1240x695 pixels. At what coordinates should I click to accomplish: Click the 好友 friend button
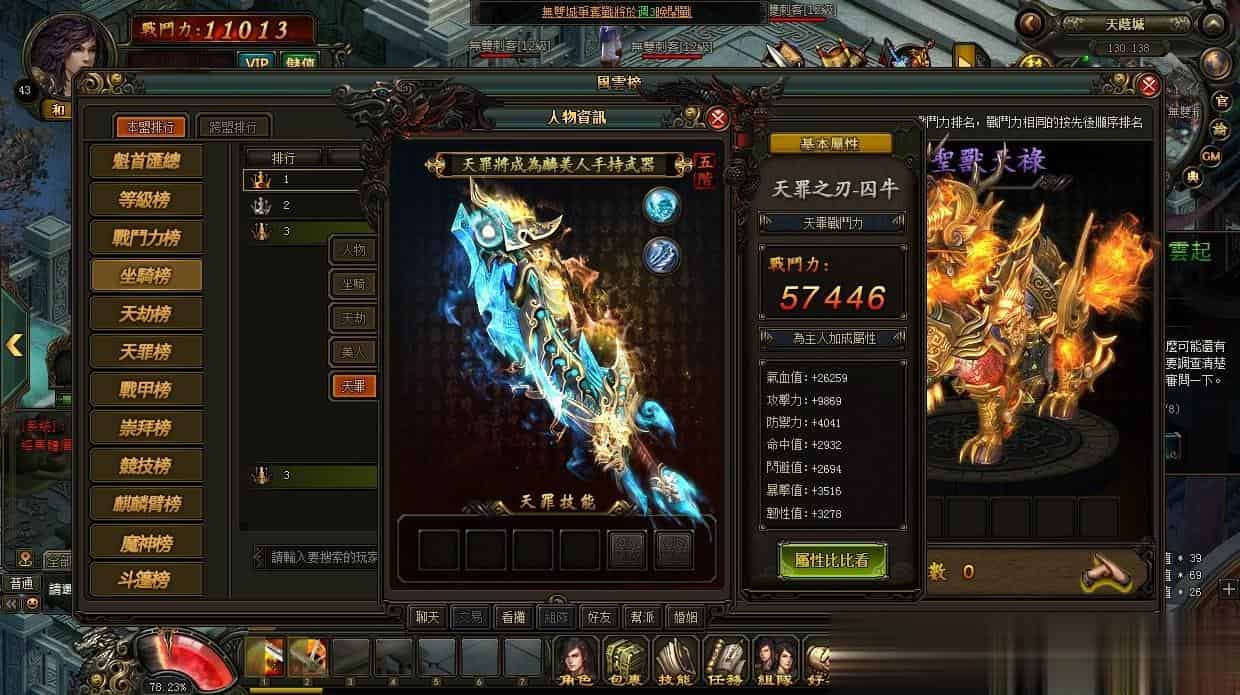pos(601,616)
